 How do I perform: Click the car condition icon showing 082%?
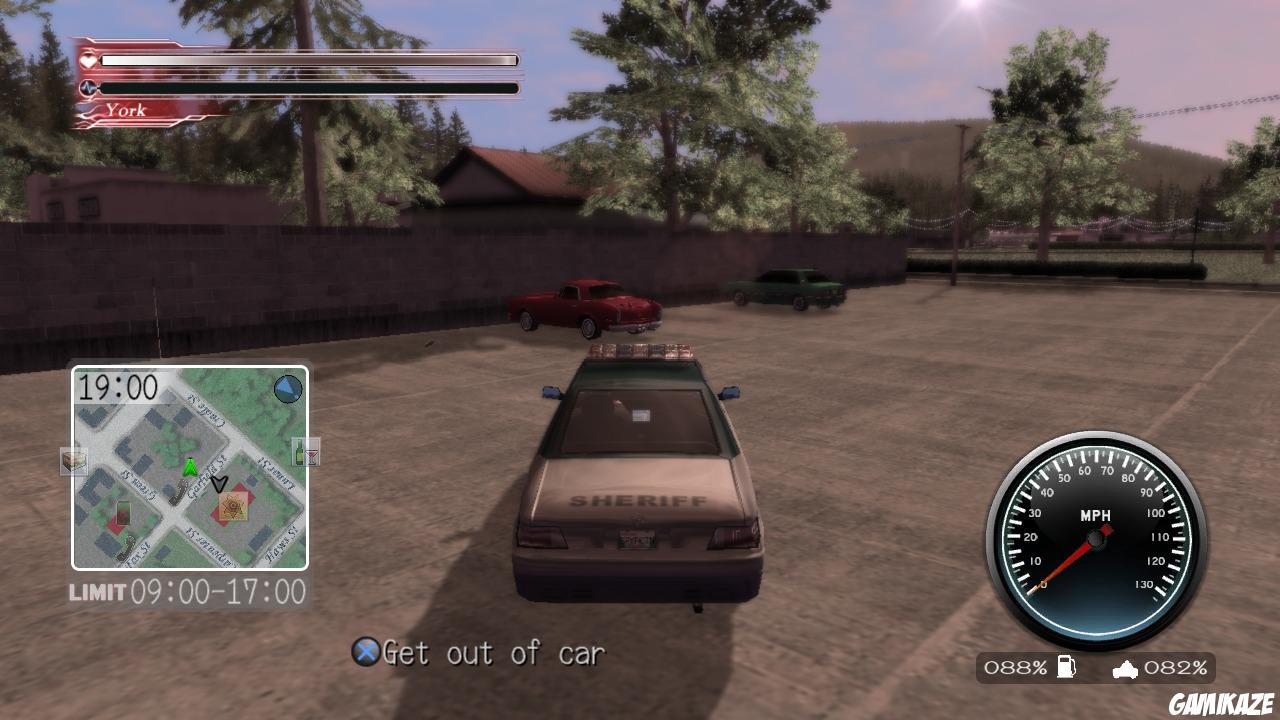(x=1125, y=668)
